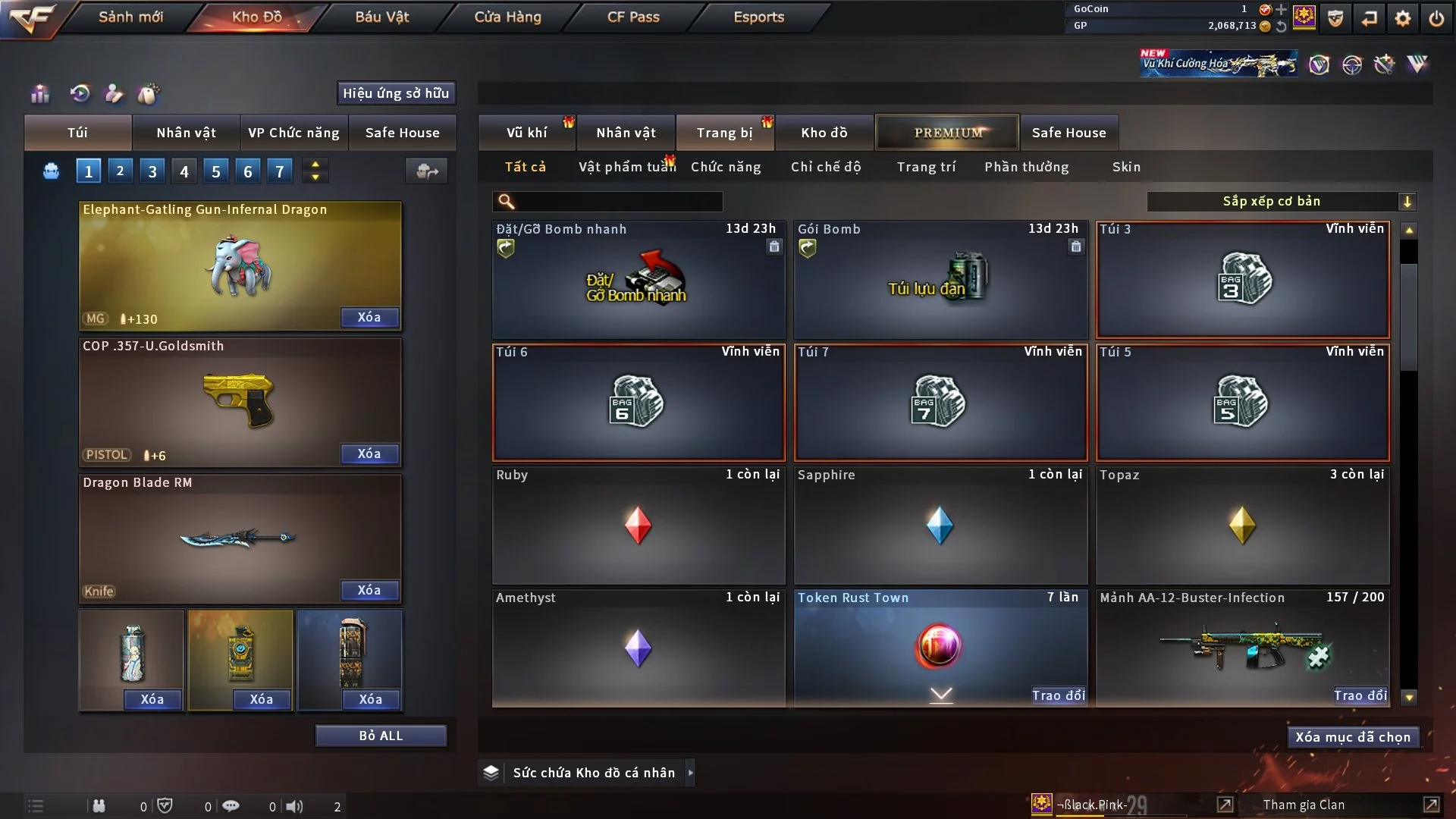The image size is (1456, 819).
Task: Open the Hiệu ứng sở hữu panel
Action: pos(396,93)
